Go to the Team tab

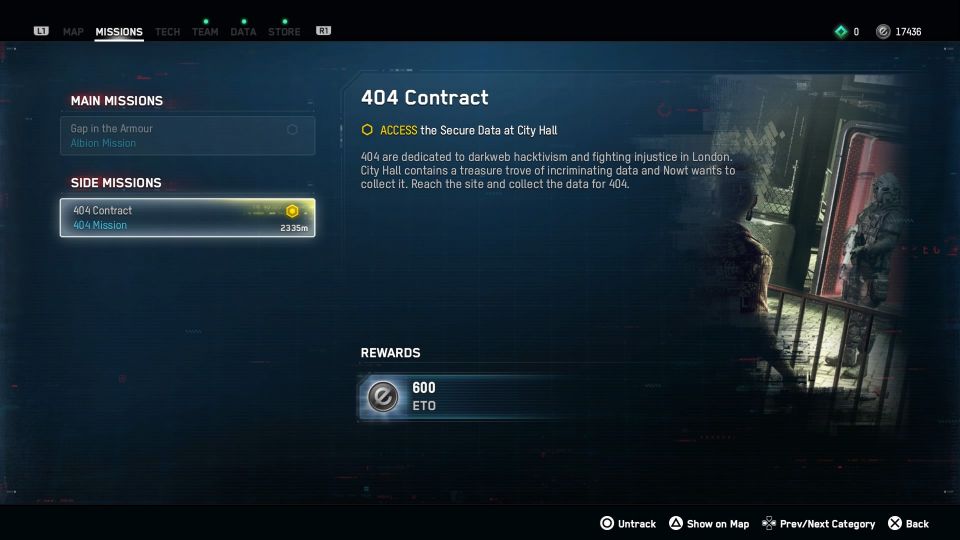[205, 32]
